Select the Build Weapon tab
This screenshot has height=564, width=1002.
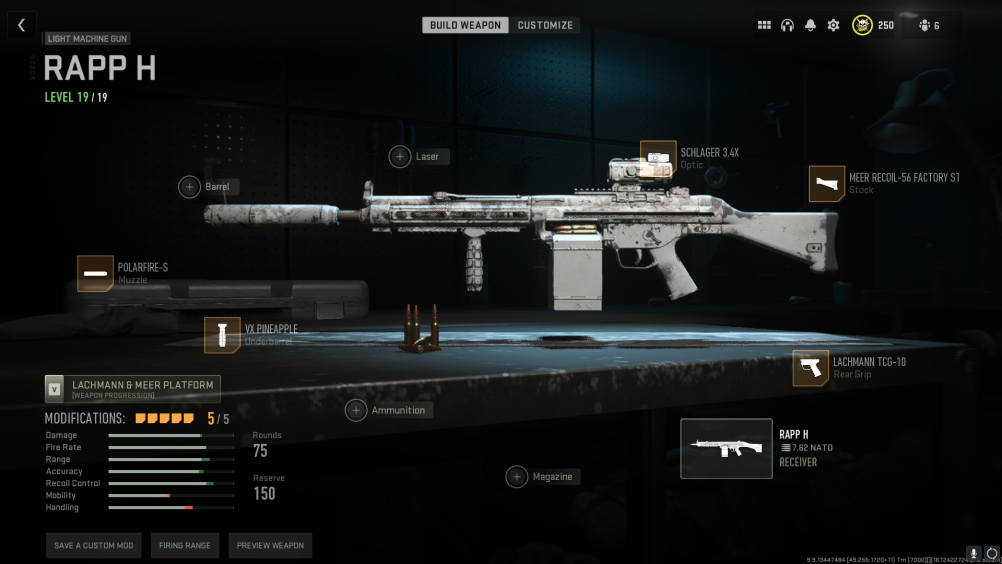[465, 25]
